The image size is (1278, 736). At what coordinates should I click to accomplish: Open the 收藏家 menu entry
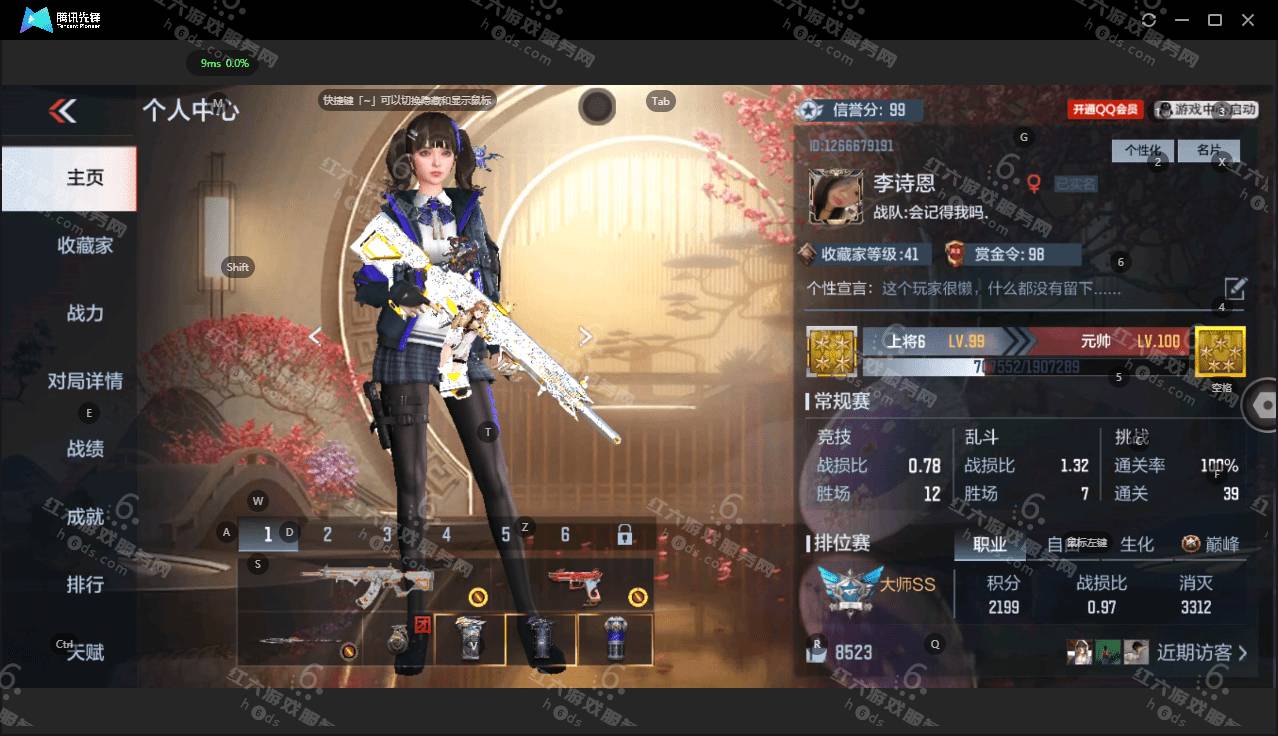point(85,245)
